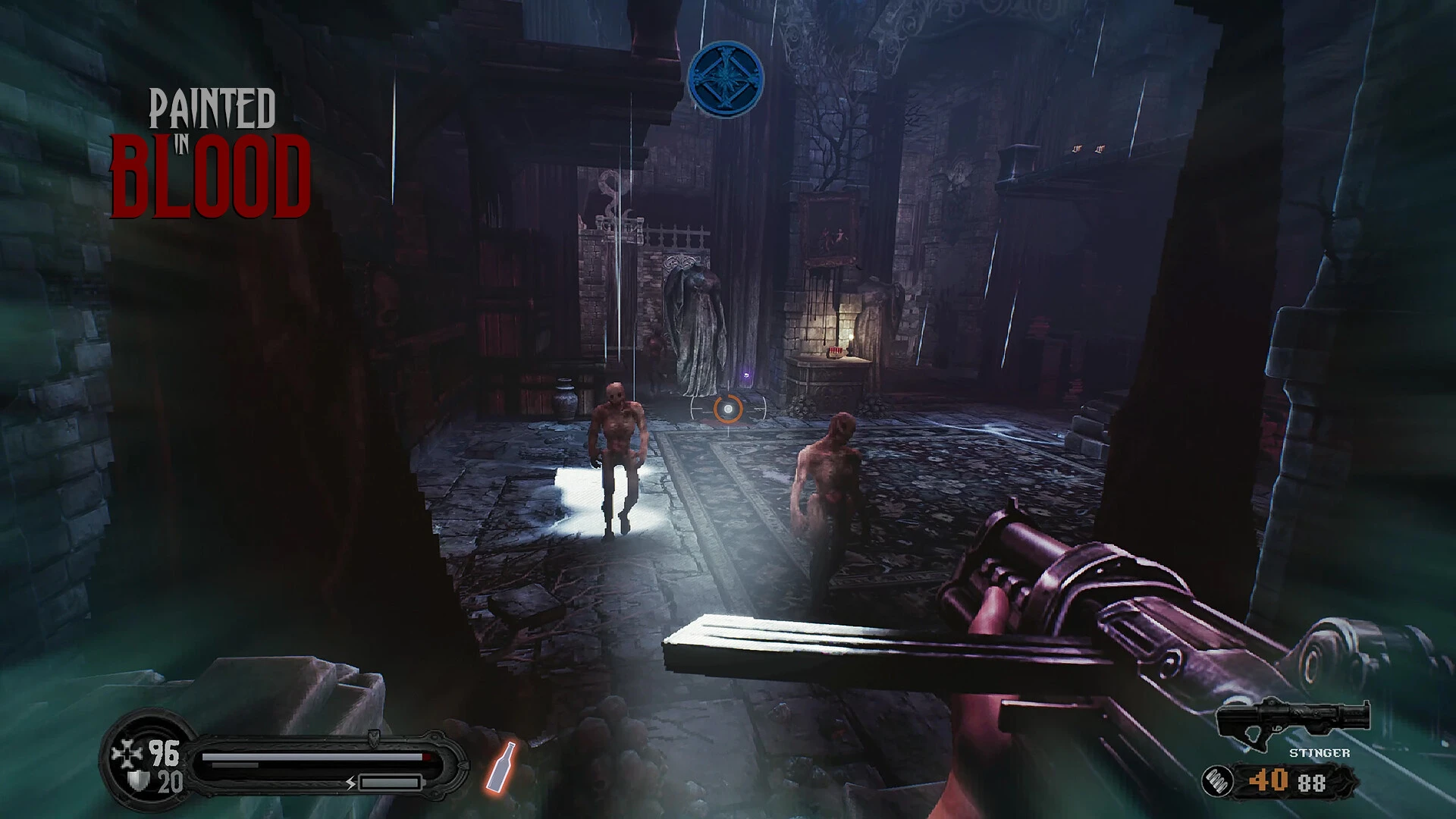Click the shield emblem atop the health bar
This screenshot has width=1456, height=819.
point(373,738)
